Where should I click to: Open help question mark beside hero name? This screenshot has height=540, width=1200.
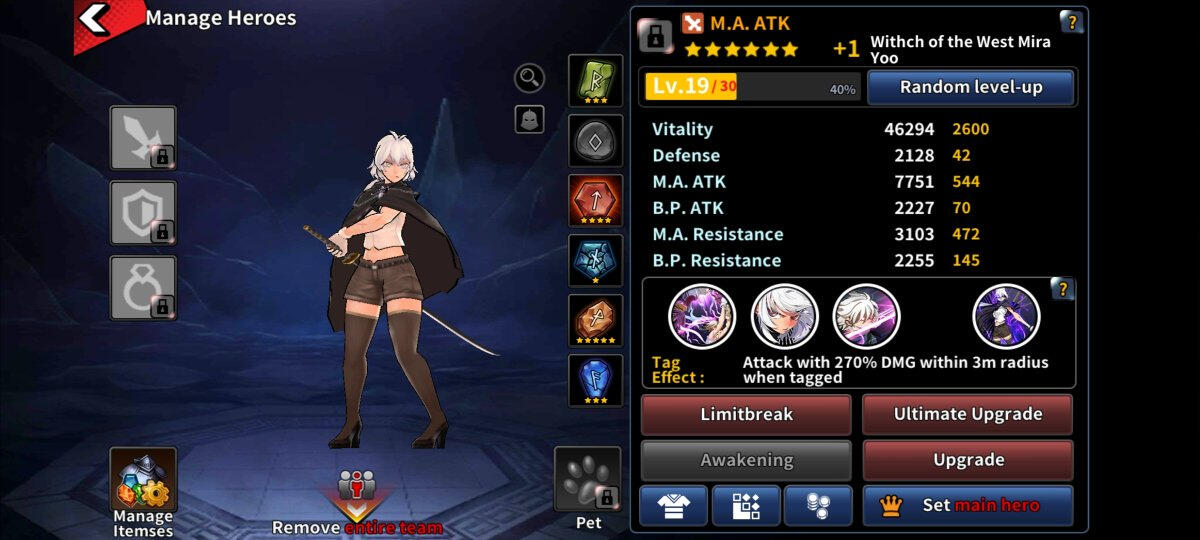(1071, 22)
